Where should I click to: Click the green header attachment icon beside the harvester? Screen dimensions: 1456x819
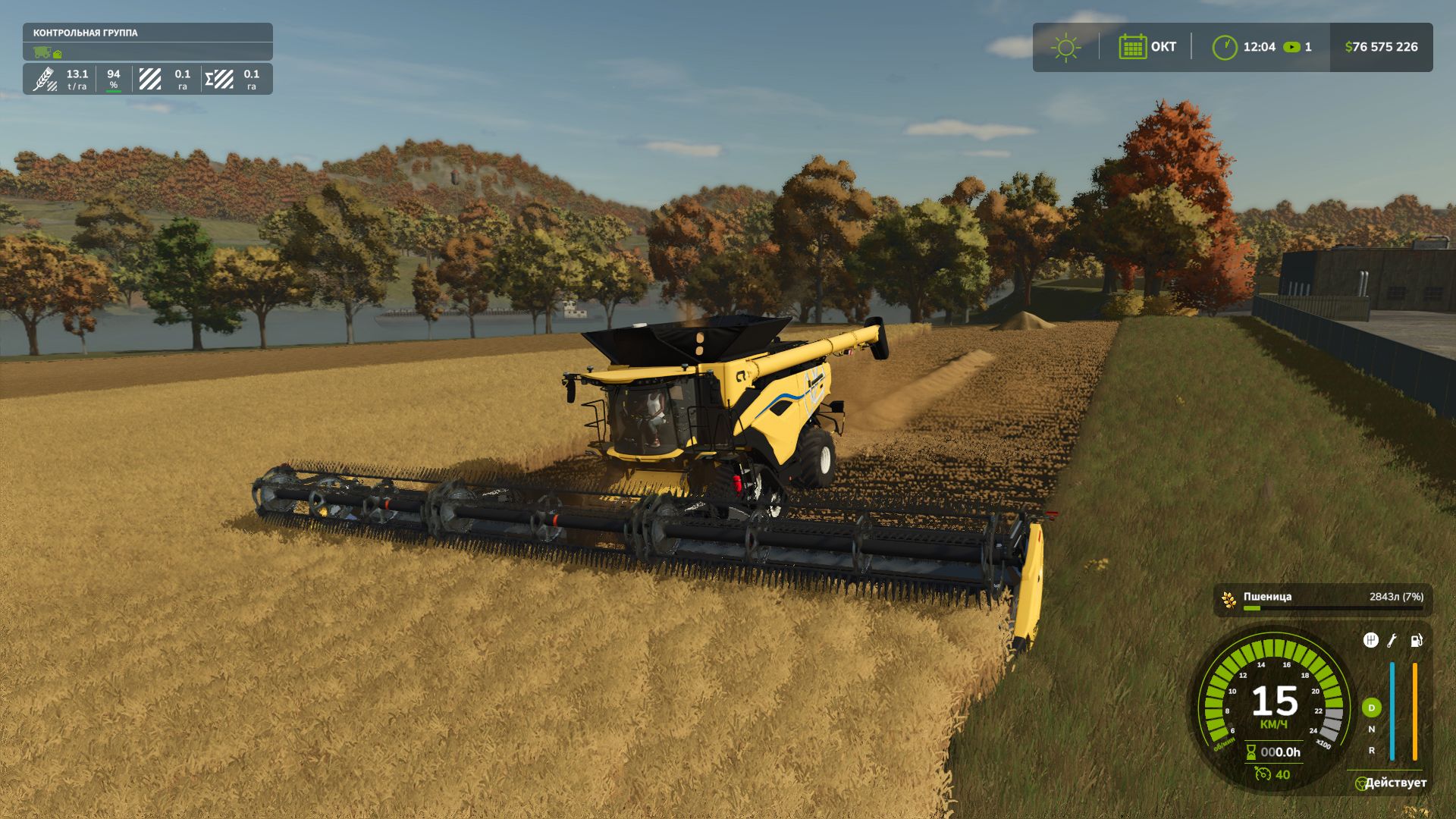pyautogui.click(x=58, y=54)
